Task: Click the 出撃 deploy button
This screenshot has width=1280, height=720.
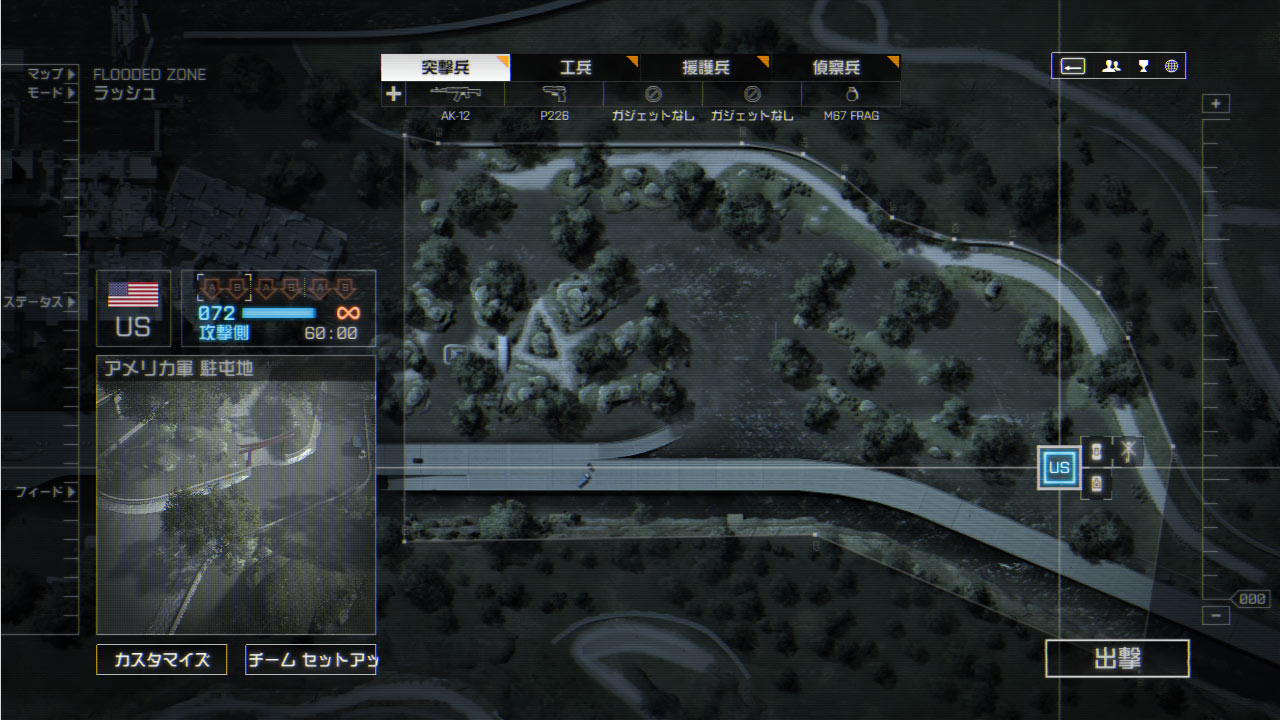Action: [x=1117, y=659]
